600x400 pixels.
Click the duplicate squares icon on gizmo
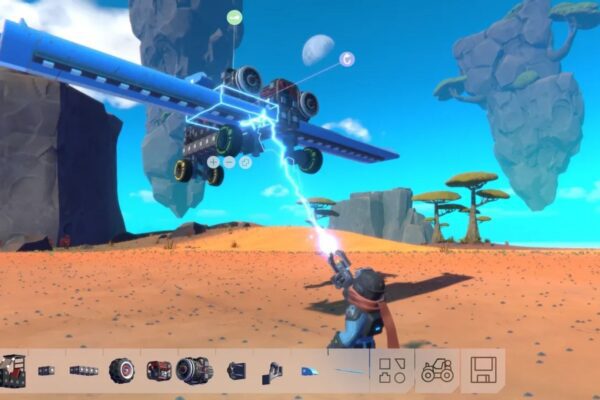coord(245,161)
